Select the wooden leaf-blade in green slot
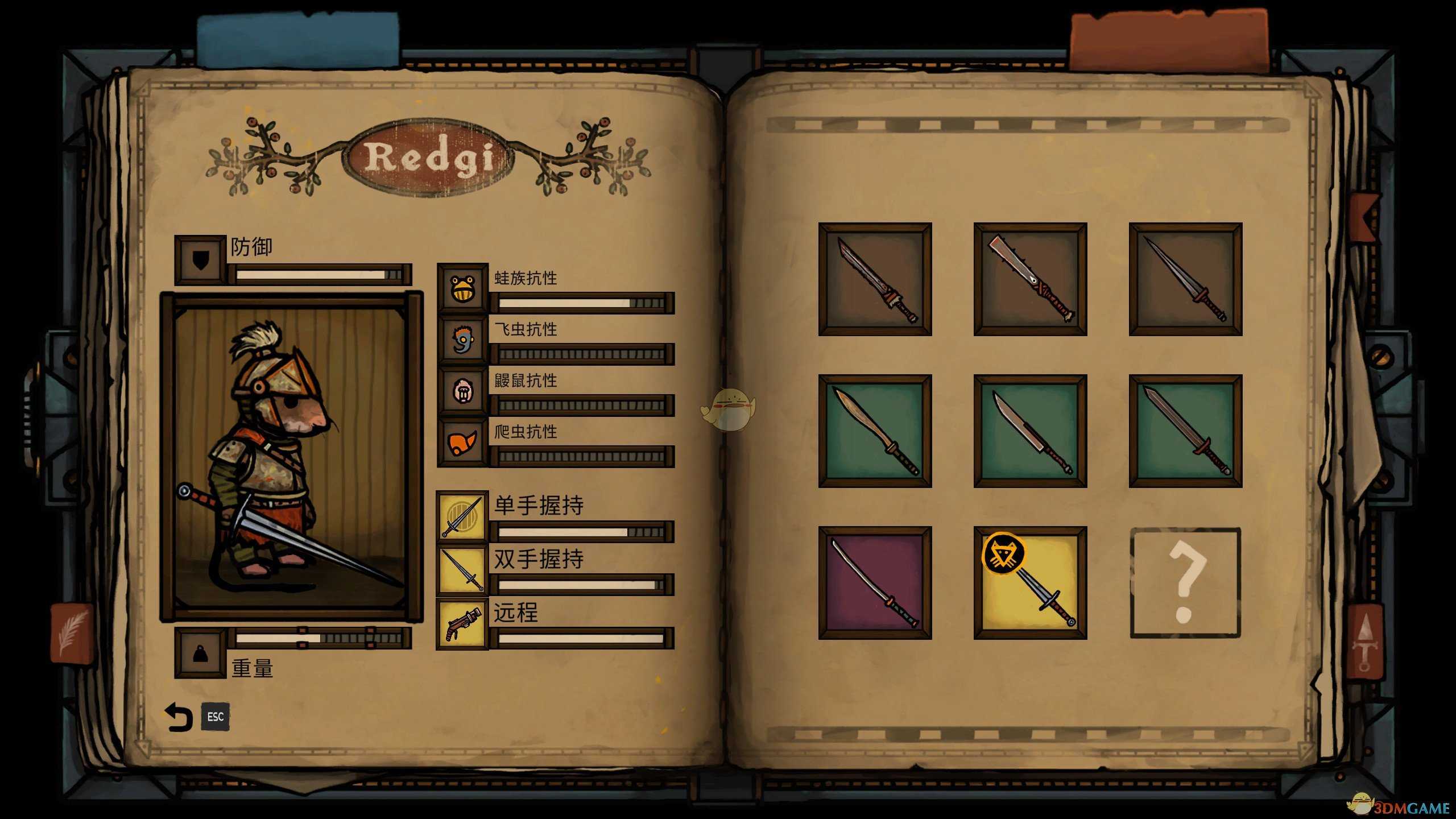This screenshot has height=819, width=1456. pyautogui.click(x=875, y=431)
